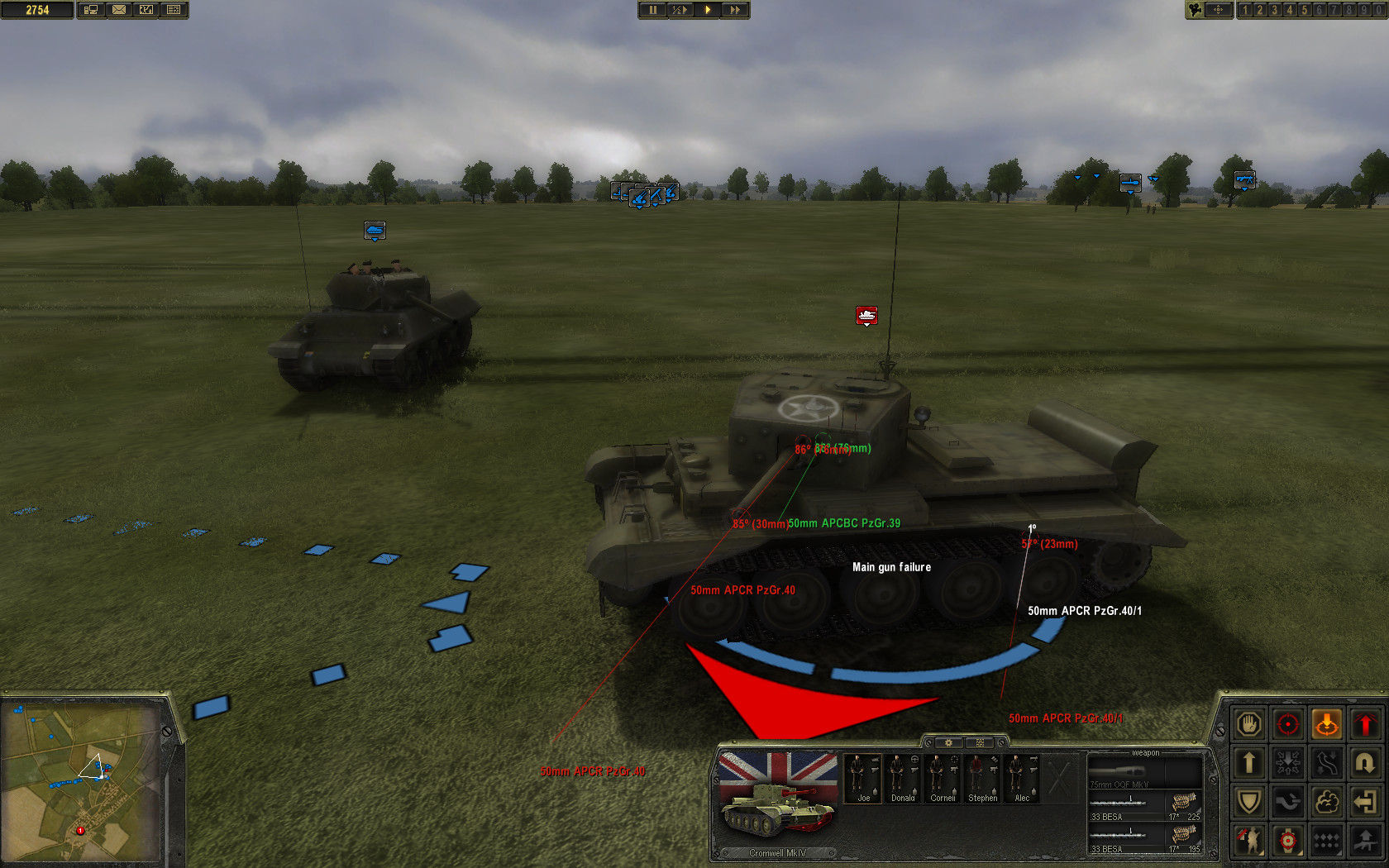
Task: Order the crew to Exit the vehicle
Action: [x=1366, y=801]
